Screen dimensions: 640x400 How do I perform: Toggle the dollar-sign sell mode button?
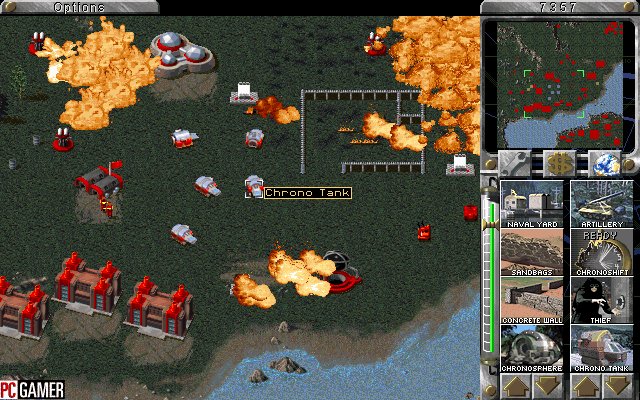pos(560,163)
